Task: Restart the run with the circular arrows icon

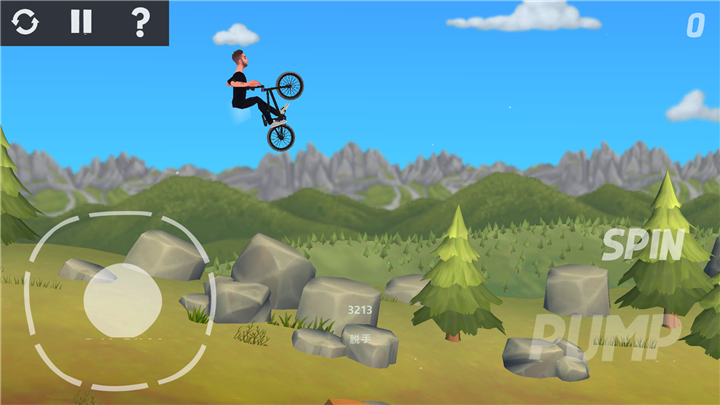Action: [25, 22]
